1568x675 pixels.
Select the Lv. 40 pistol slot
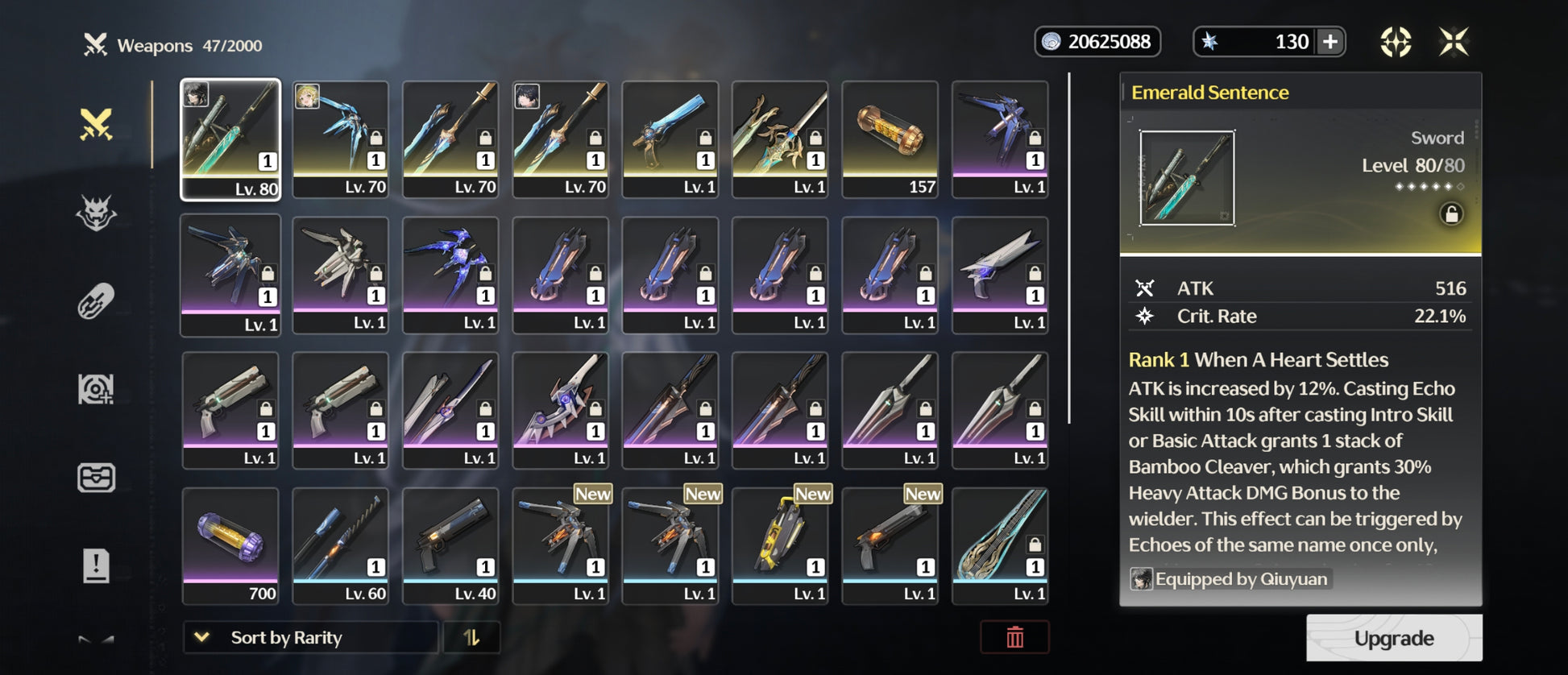450,545
